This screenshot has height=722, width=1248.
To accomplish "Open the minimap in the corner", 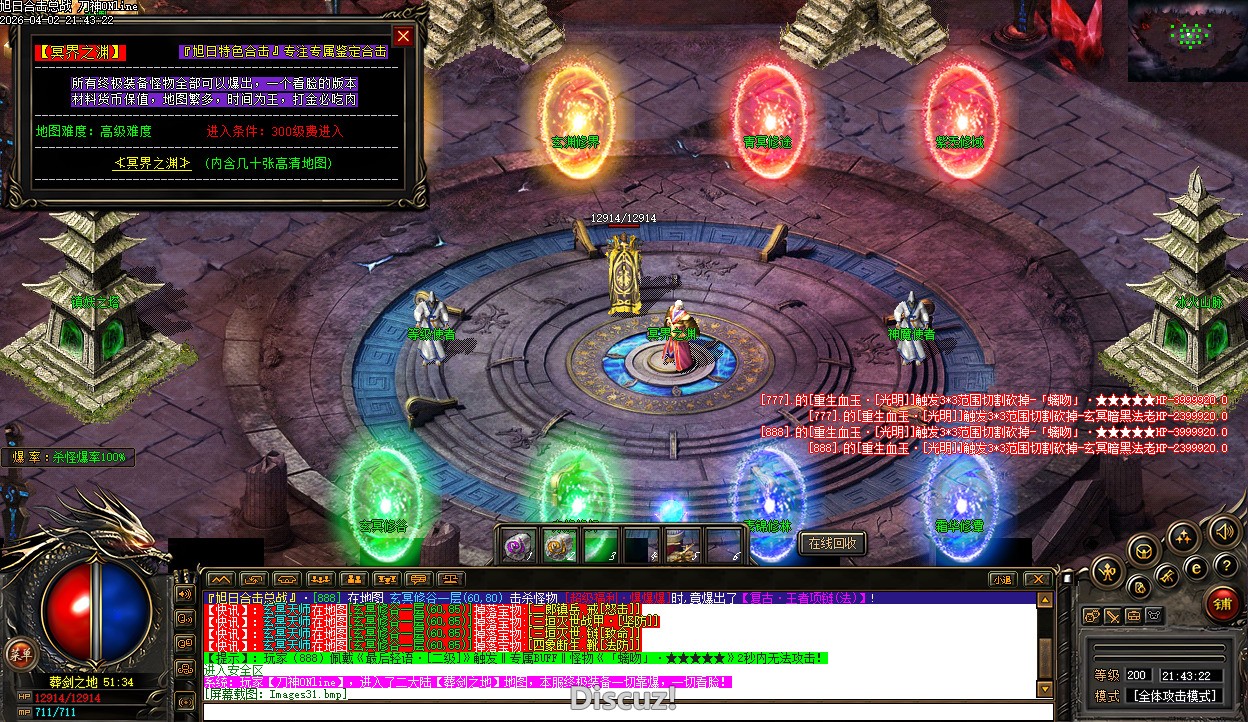I will coord(1188,40).
